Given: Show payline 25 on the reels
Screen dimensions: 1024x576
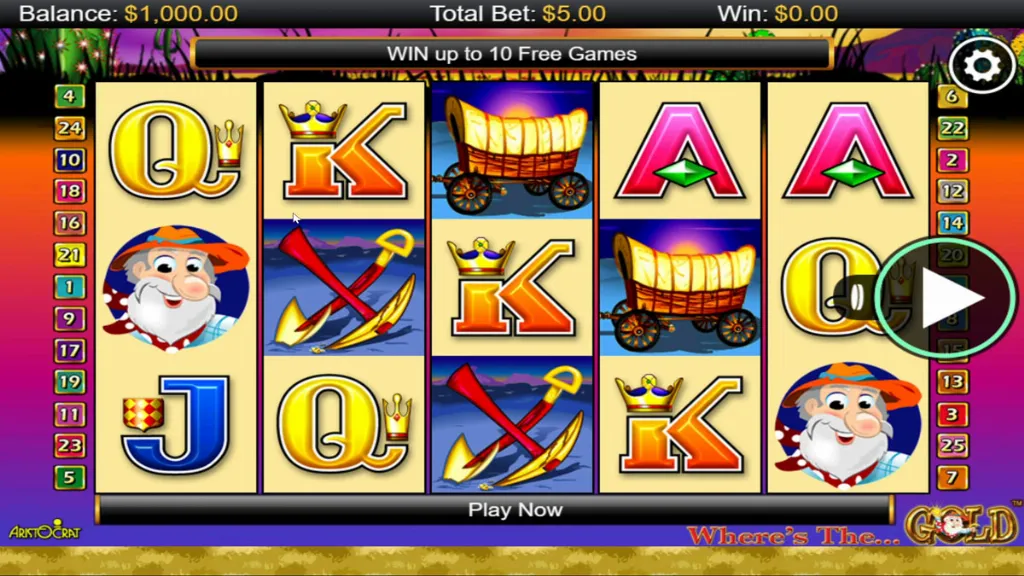Looking at the screenshot, I should tap(952, 445).
